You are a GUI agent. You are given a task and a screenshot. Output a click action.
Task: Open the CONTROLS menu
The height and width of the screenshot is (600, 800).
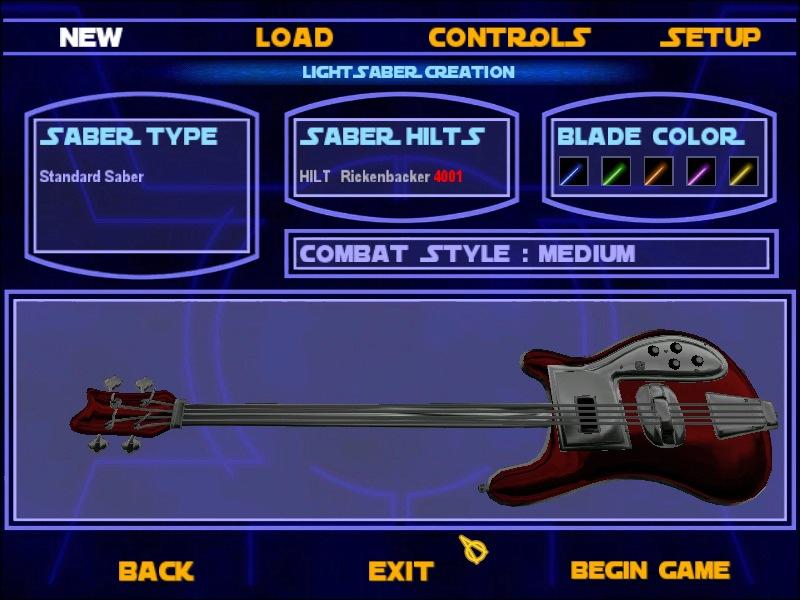click(509, 38)
